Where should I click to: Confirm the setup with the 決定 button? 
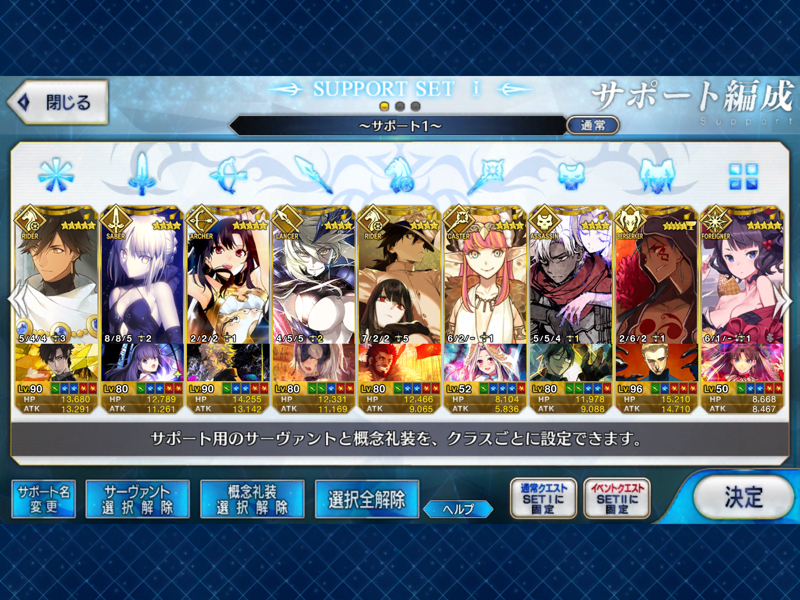coord(744,497)
